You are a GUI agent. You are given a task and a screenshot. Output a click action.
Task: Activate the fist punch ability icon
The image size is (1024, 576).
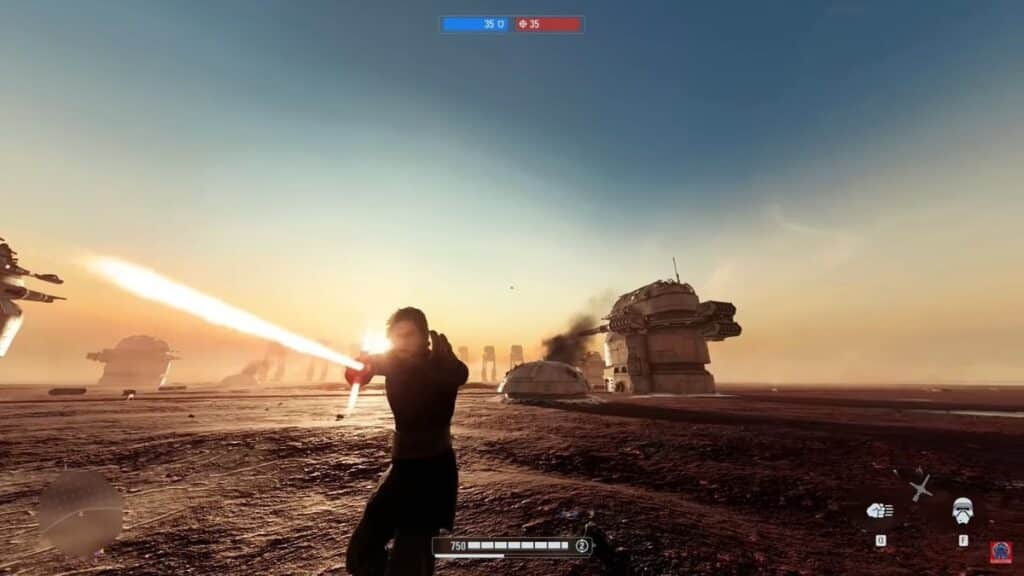tap(880, 511)
